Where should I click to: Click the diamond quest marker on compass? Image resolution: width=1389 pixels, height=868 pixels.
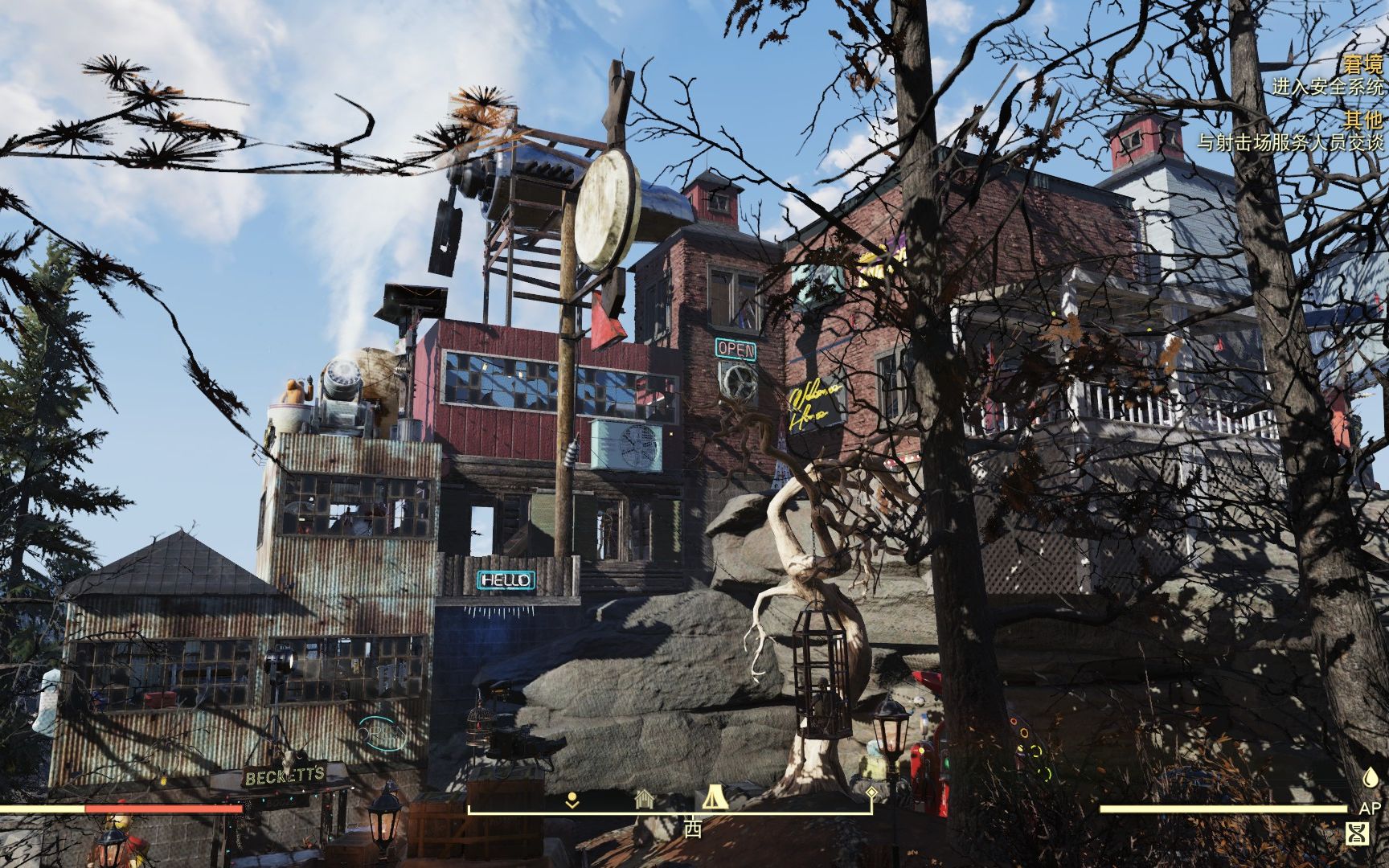click(871, 793)
